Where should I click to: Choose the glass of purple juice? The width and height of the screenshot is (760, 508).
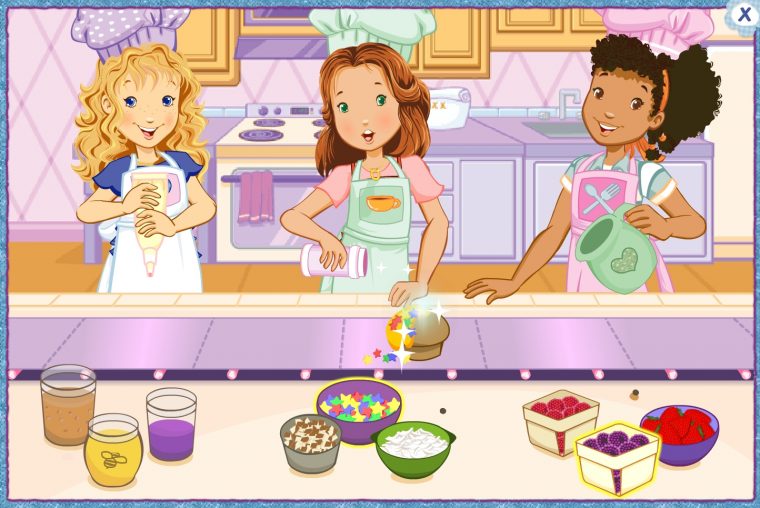[171, 425]
